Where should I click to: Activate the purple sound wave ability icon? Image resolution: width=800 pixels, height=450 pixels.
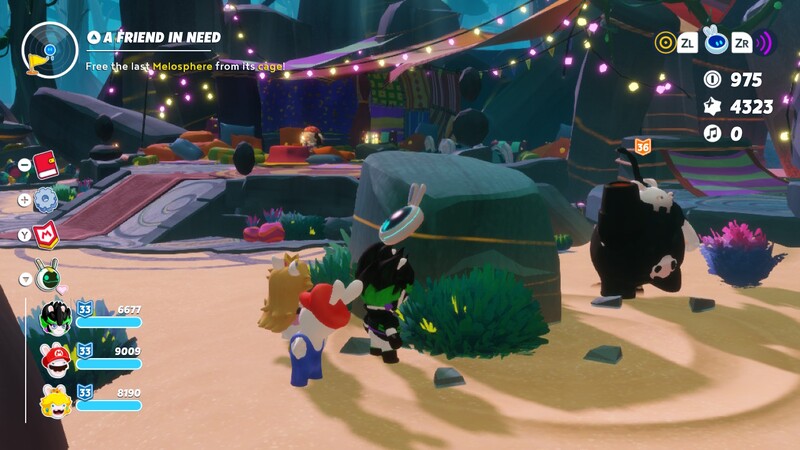pos(764,42)
